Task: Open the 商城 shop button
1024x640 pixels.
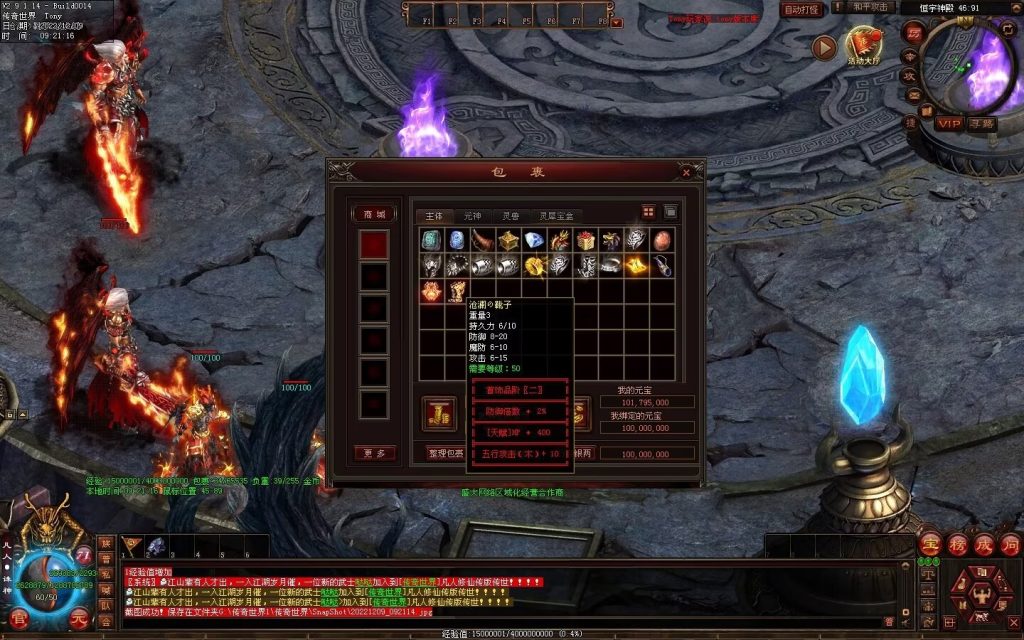Action: coord(374,214)
